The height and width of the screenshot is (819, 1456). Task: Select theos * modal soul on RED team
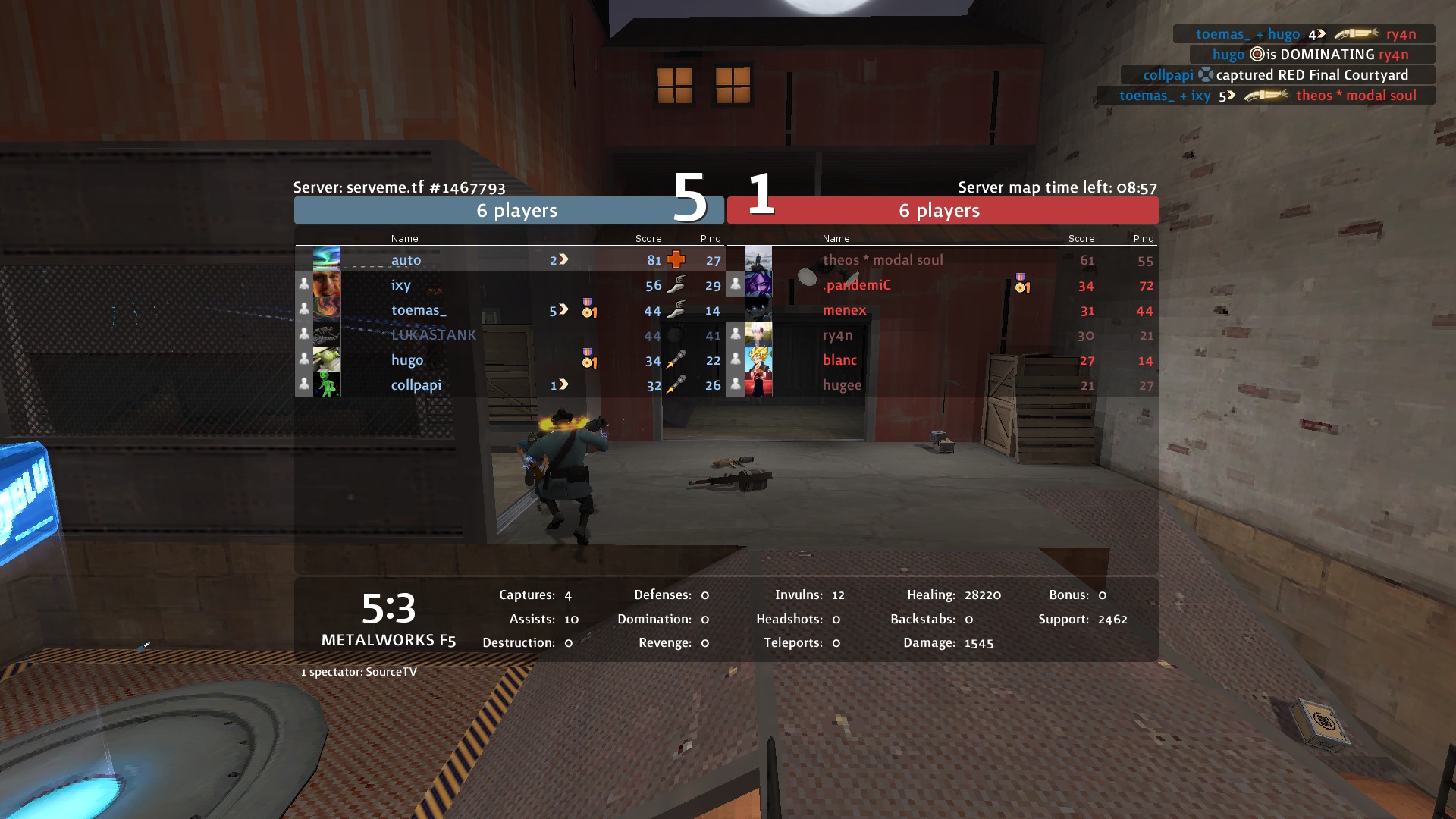(x=883, y=260)
